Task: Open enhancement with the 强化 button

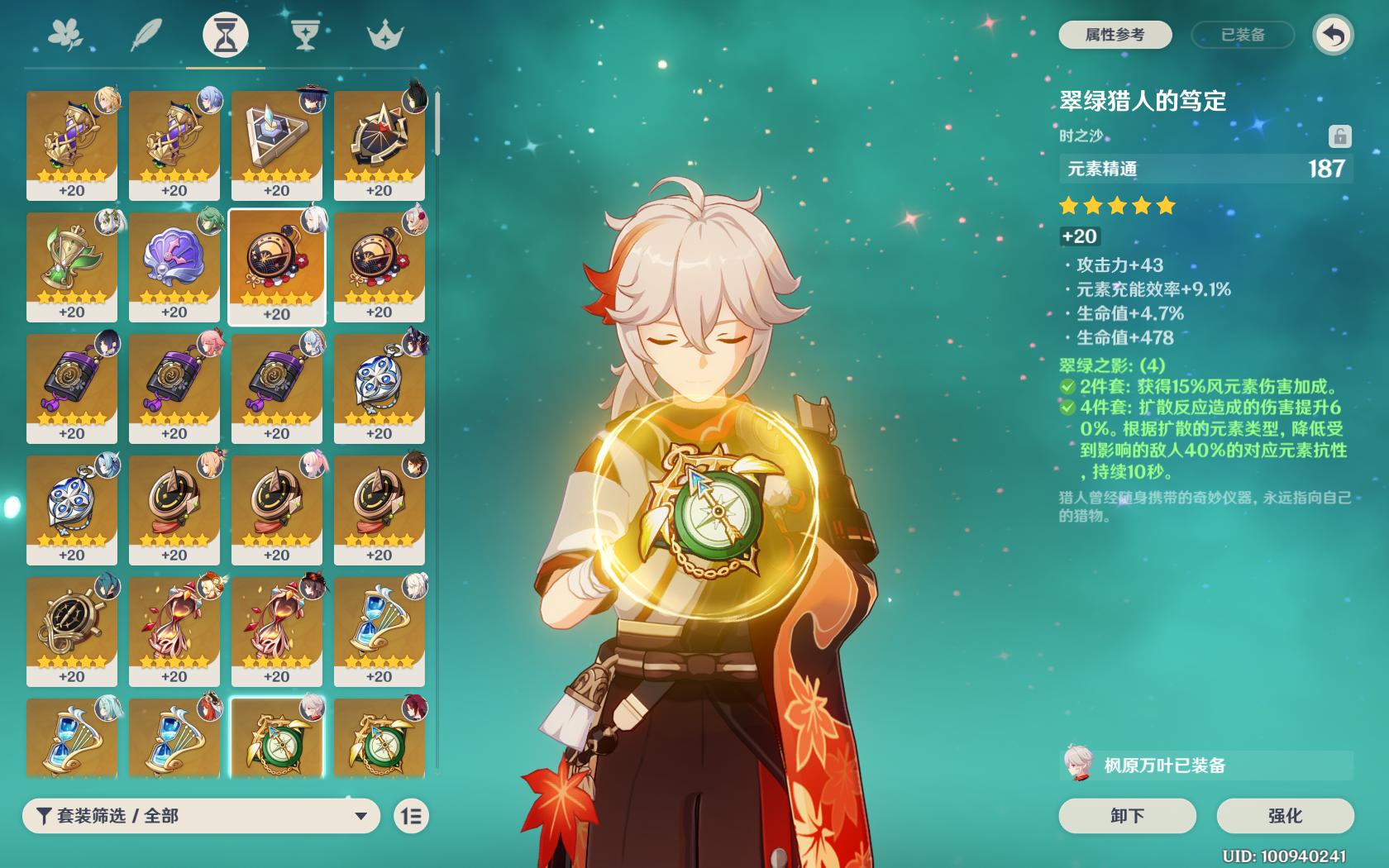Action: (1285, 816)
